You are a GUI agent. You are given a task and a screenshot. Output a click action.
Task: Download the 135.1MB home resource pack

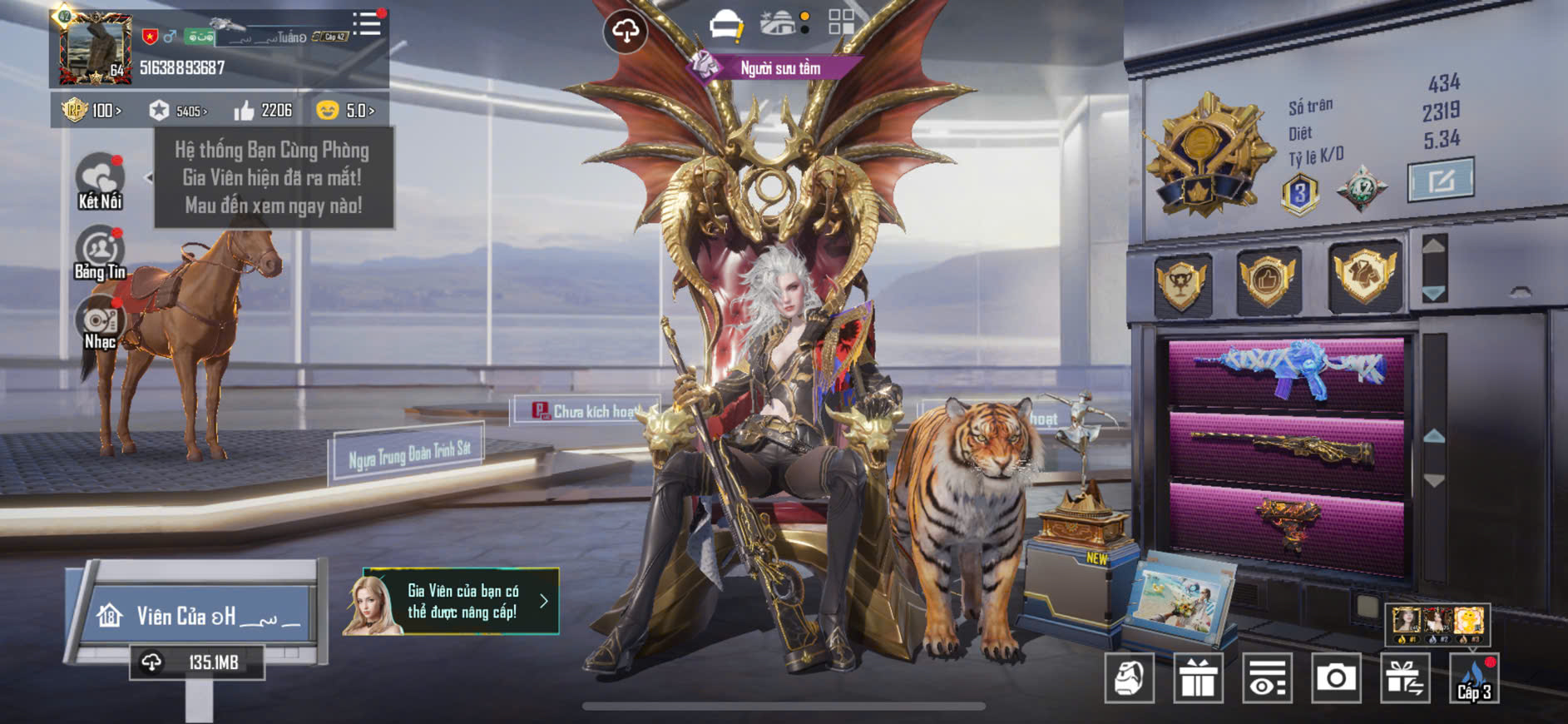click(196, 662)
